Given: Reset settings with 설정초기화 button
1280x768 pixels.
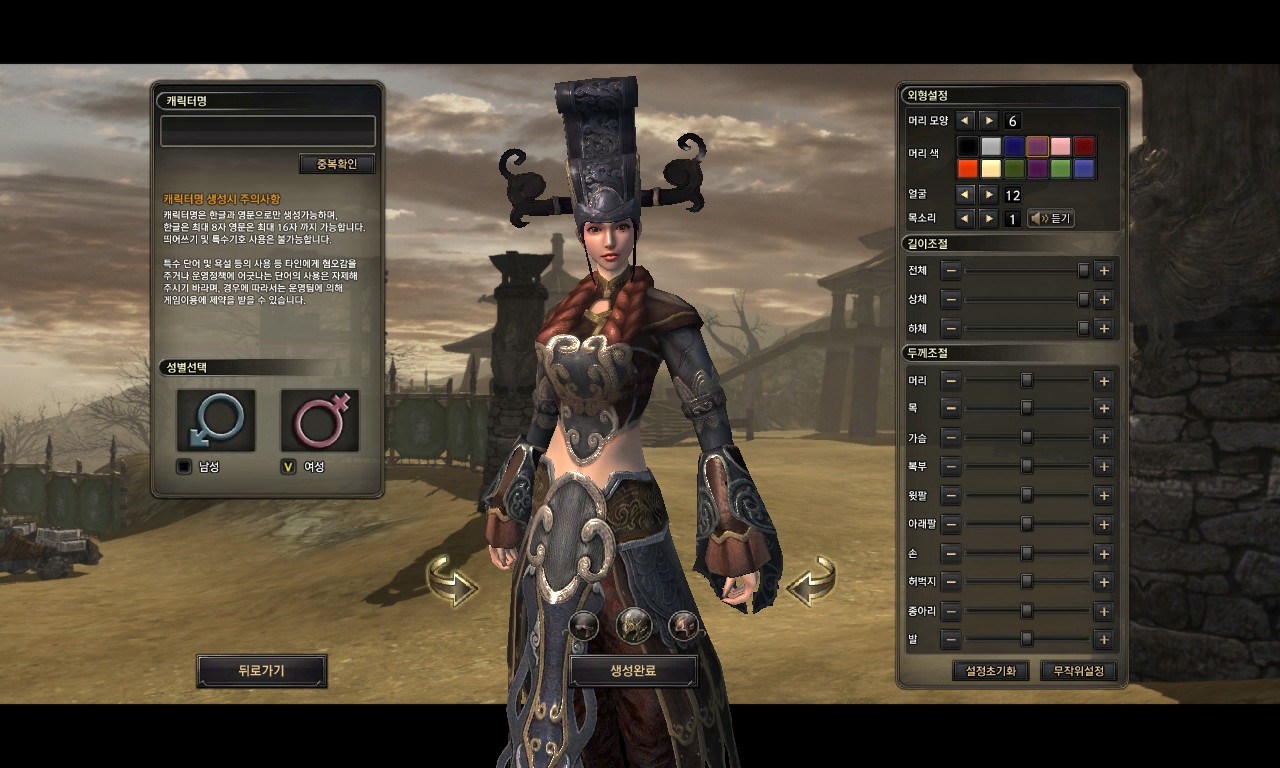Looking at the screenshot, I should pyautogui.click(x=990, y=671).
